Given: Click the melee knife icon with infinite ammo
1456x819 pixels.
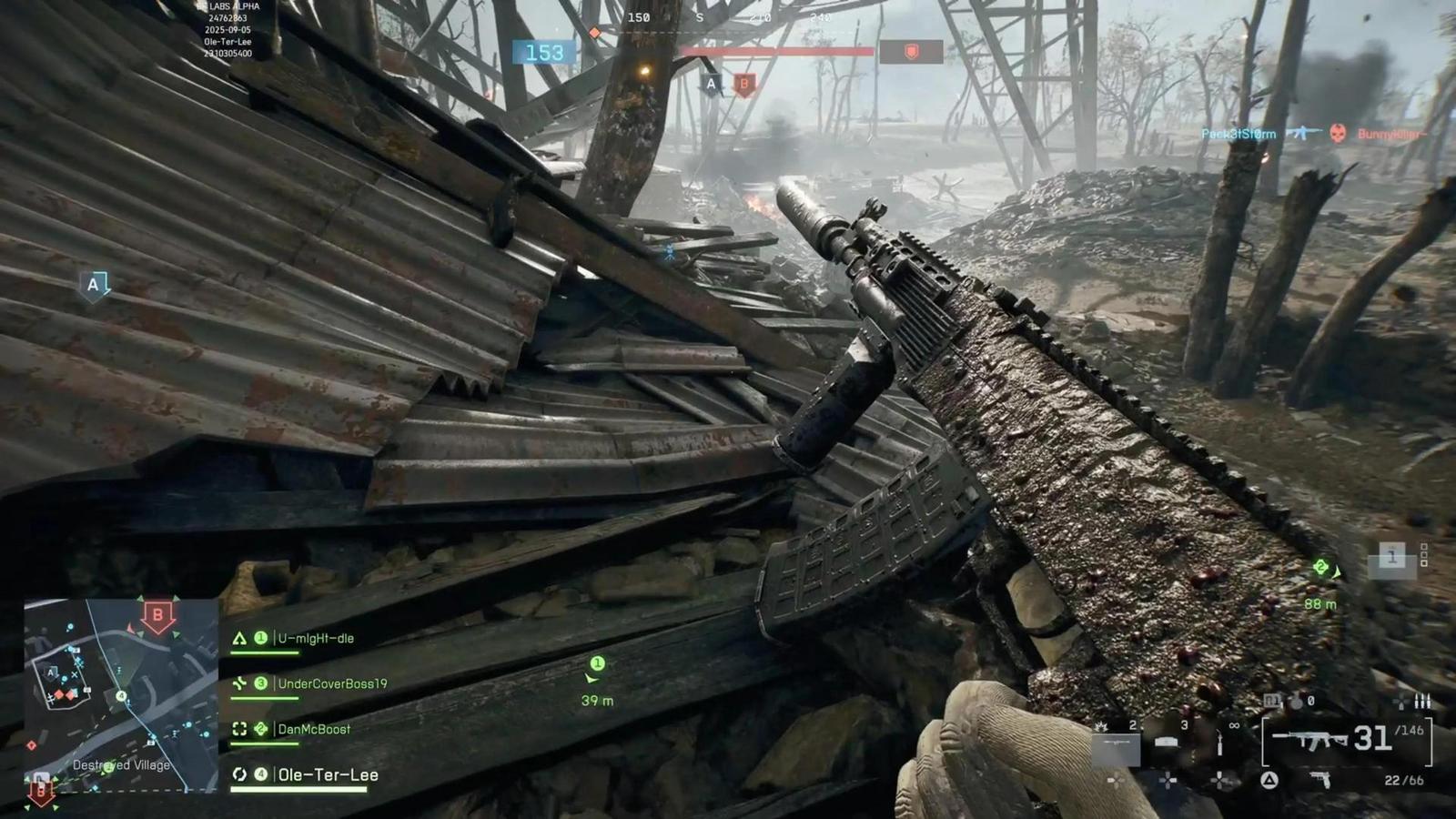Looking at the screenshot, I should click(1219, 742).
